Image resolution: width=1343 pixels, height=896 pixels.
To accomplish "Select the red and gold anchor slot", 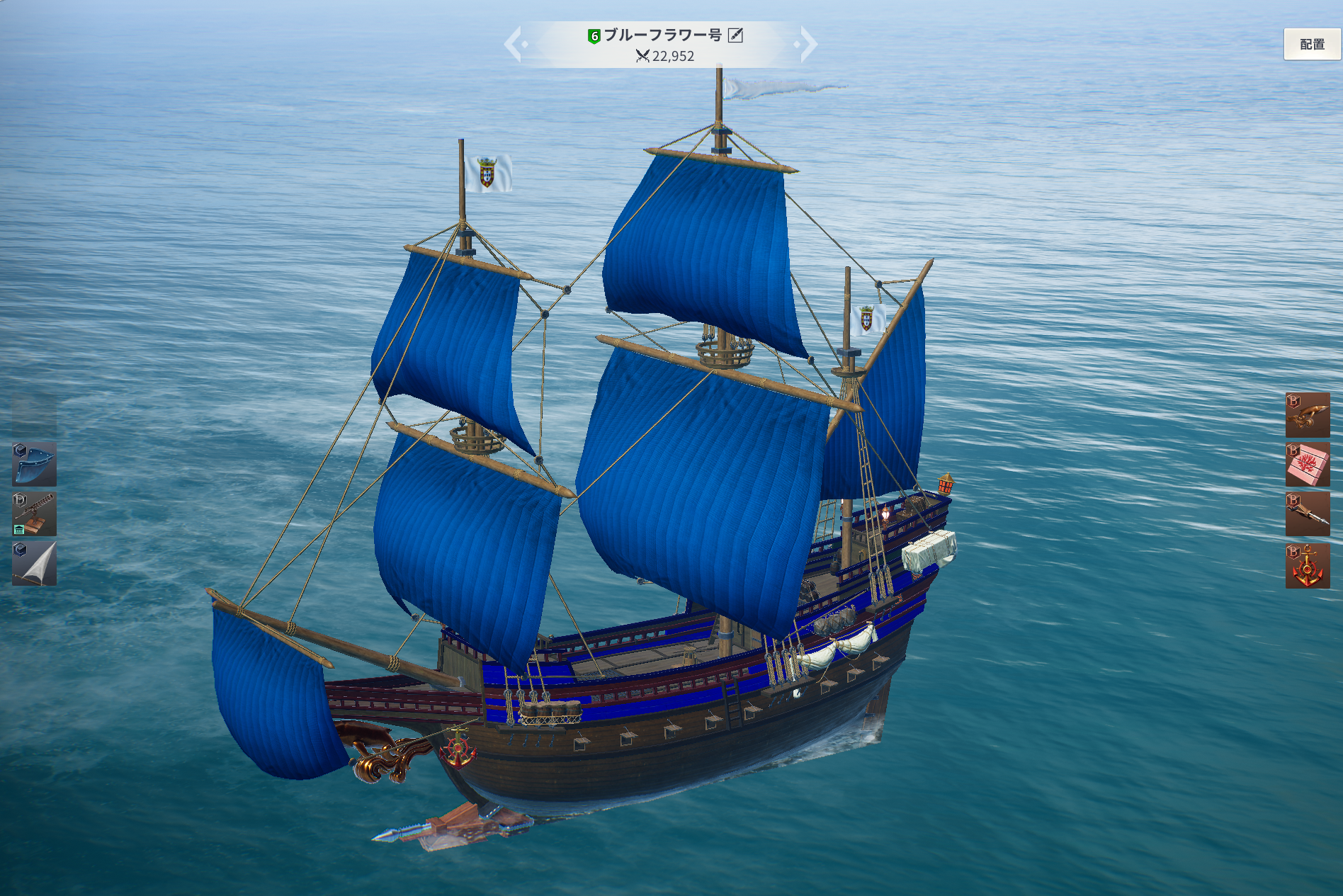I will (1308, 566).
